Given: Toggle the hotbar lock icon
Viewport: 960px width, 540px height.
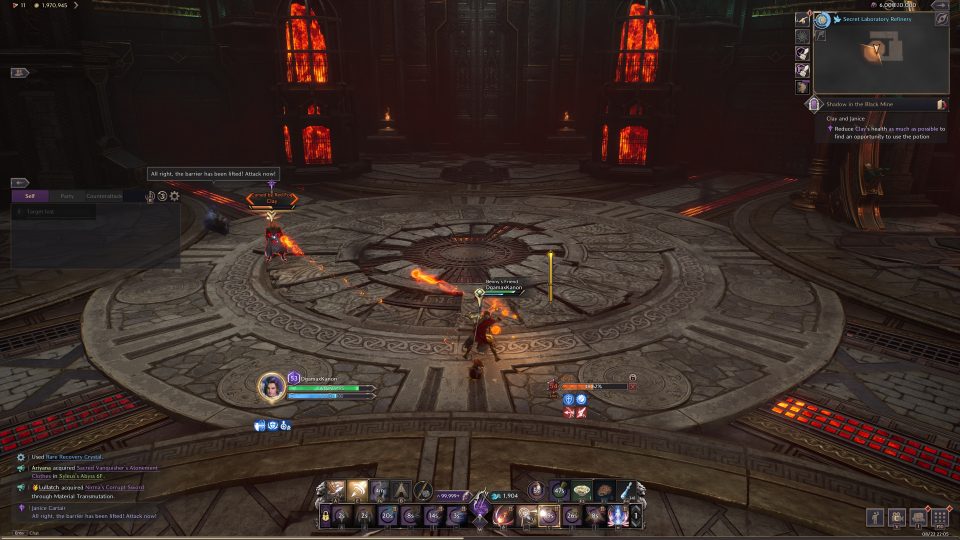Looking at the screenshot, I should pyautogui.click(x=324, y=516).
